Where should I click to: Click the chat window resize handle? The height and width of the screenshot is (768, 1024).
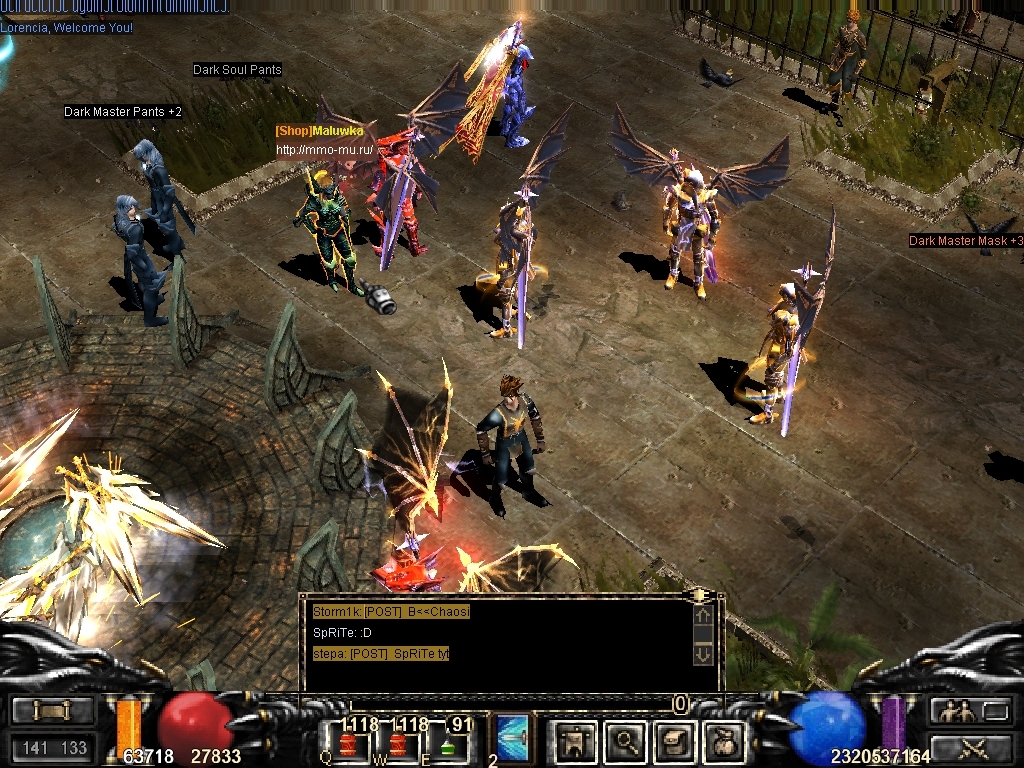click(x=702, y=594)
